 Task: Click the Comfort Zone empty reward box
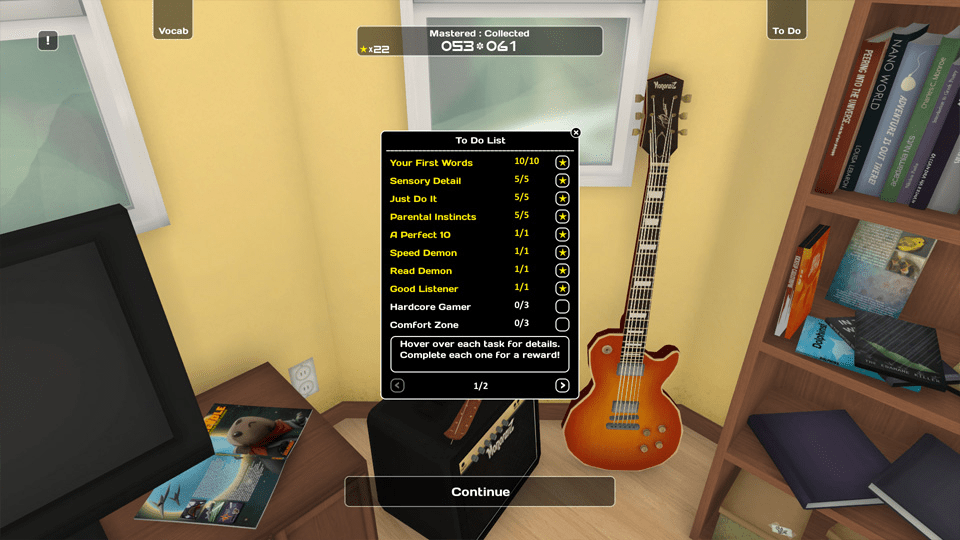click(x=562, y=325)
